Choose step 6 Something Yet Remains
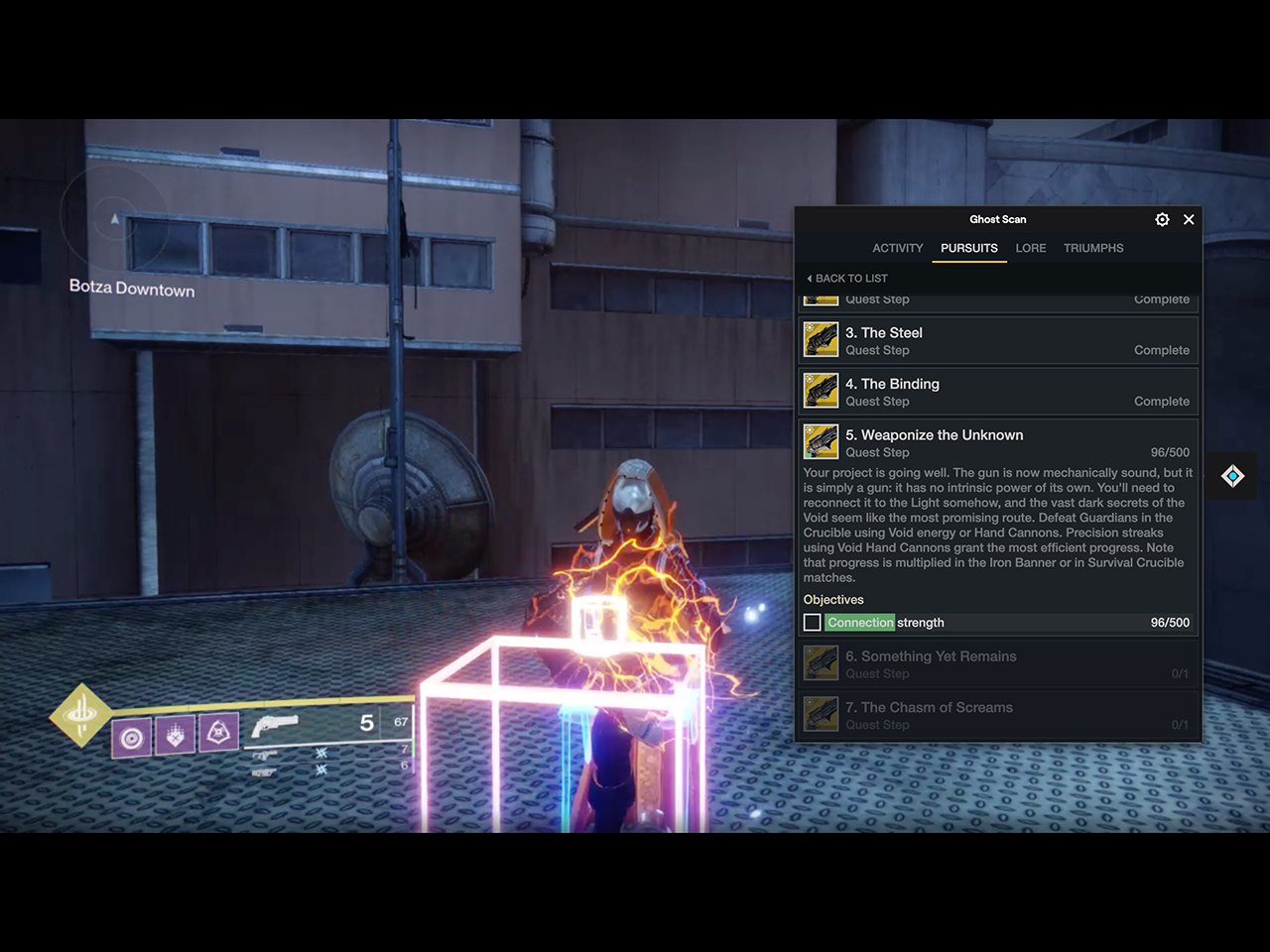 pyautogui.click(x=997, y=664)
